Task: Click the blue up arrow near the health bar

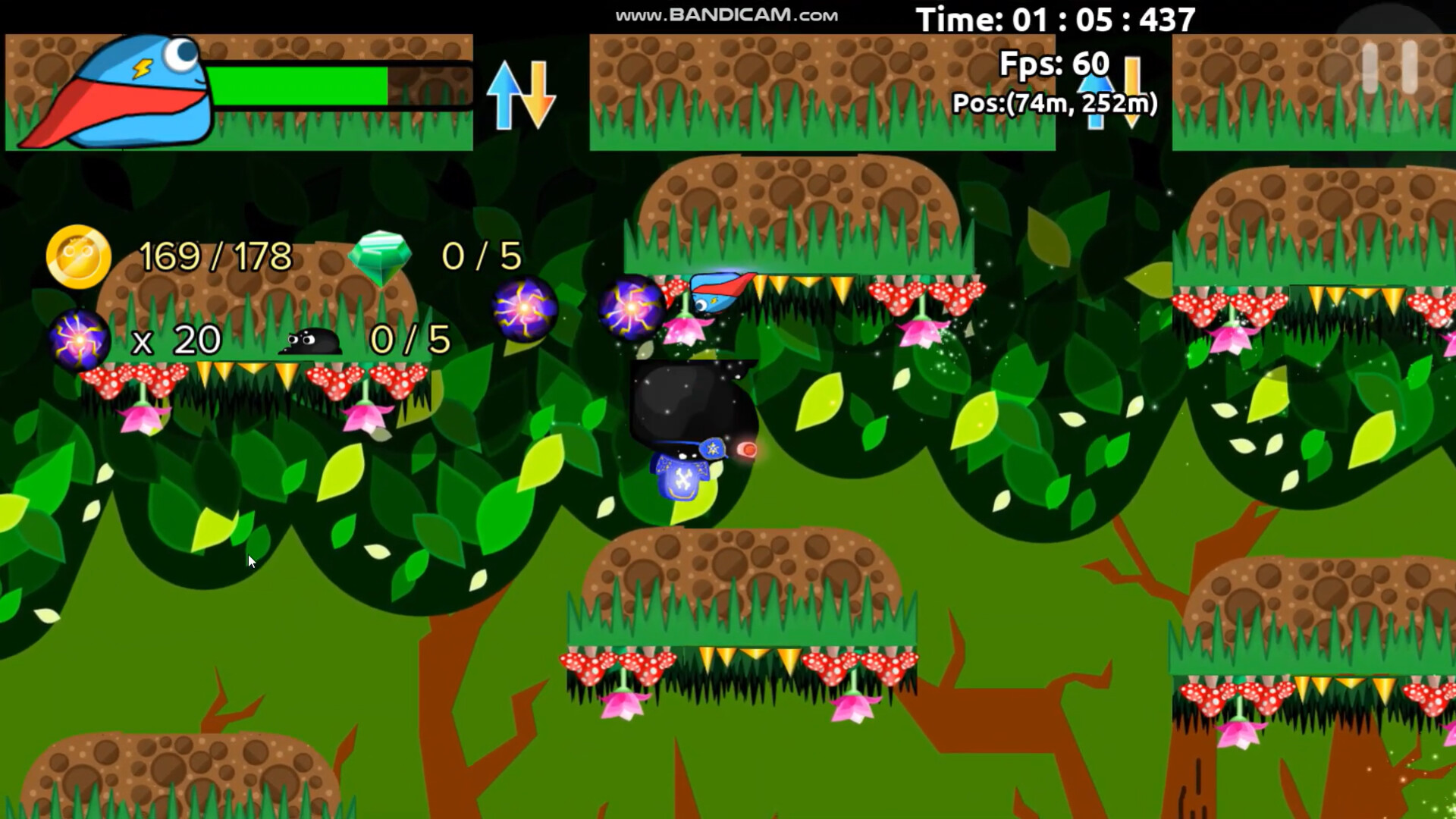Action: [503, 91]
